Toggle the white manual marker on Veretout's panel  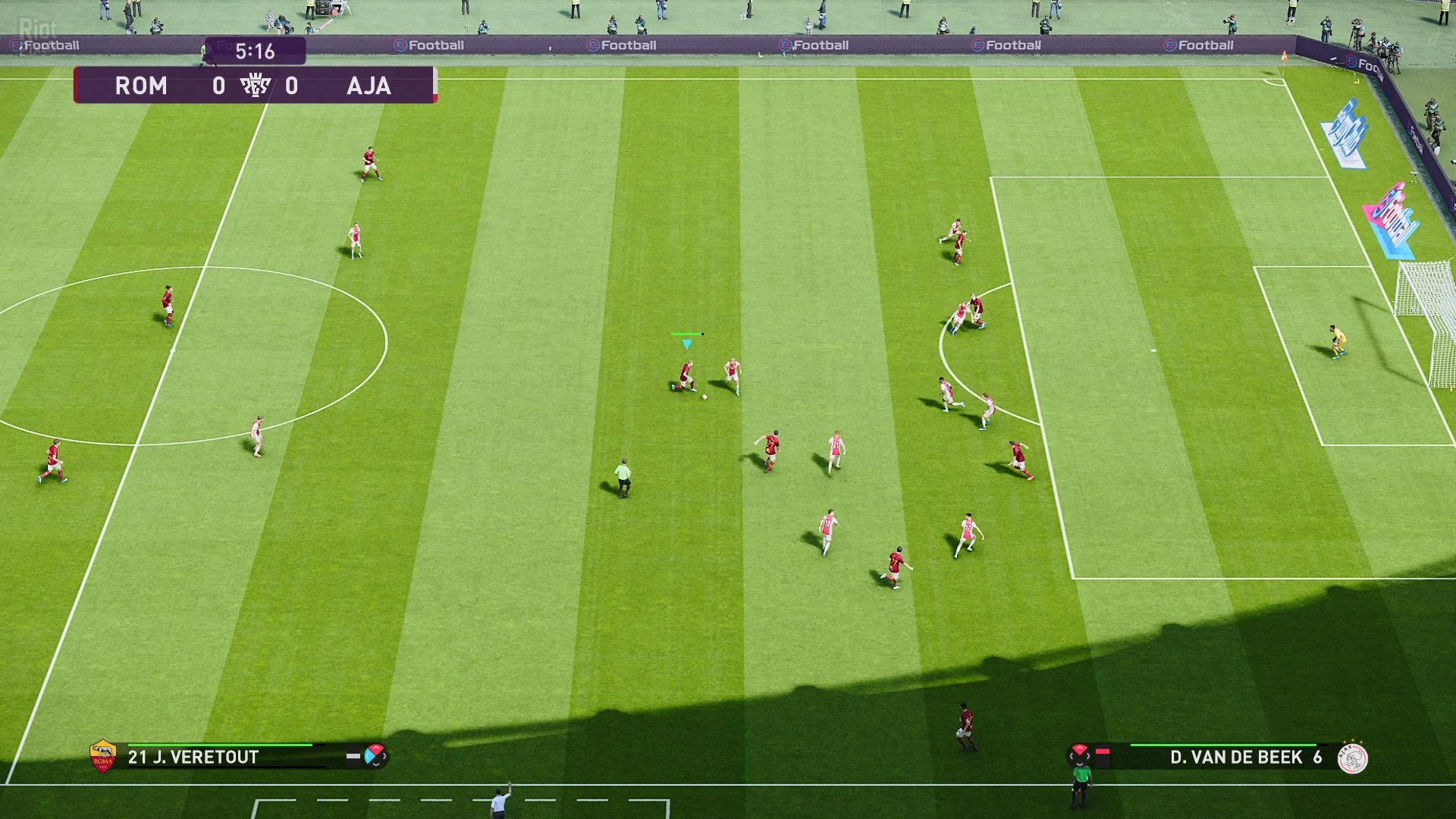click(354, 755)
